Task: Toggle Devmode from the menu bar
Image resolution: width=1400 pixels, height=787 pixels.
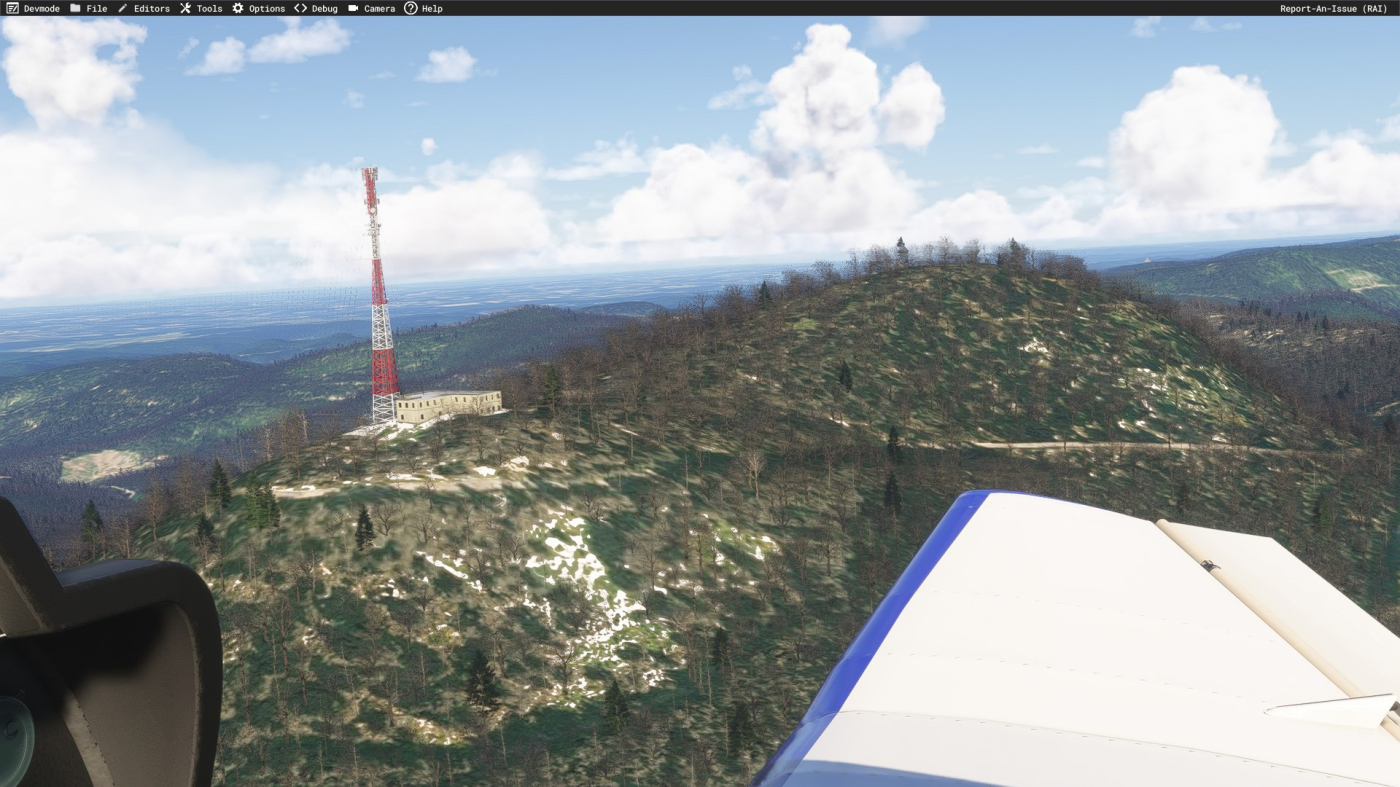Action: (33, 8)
